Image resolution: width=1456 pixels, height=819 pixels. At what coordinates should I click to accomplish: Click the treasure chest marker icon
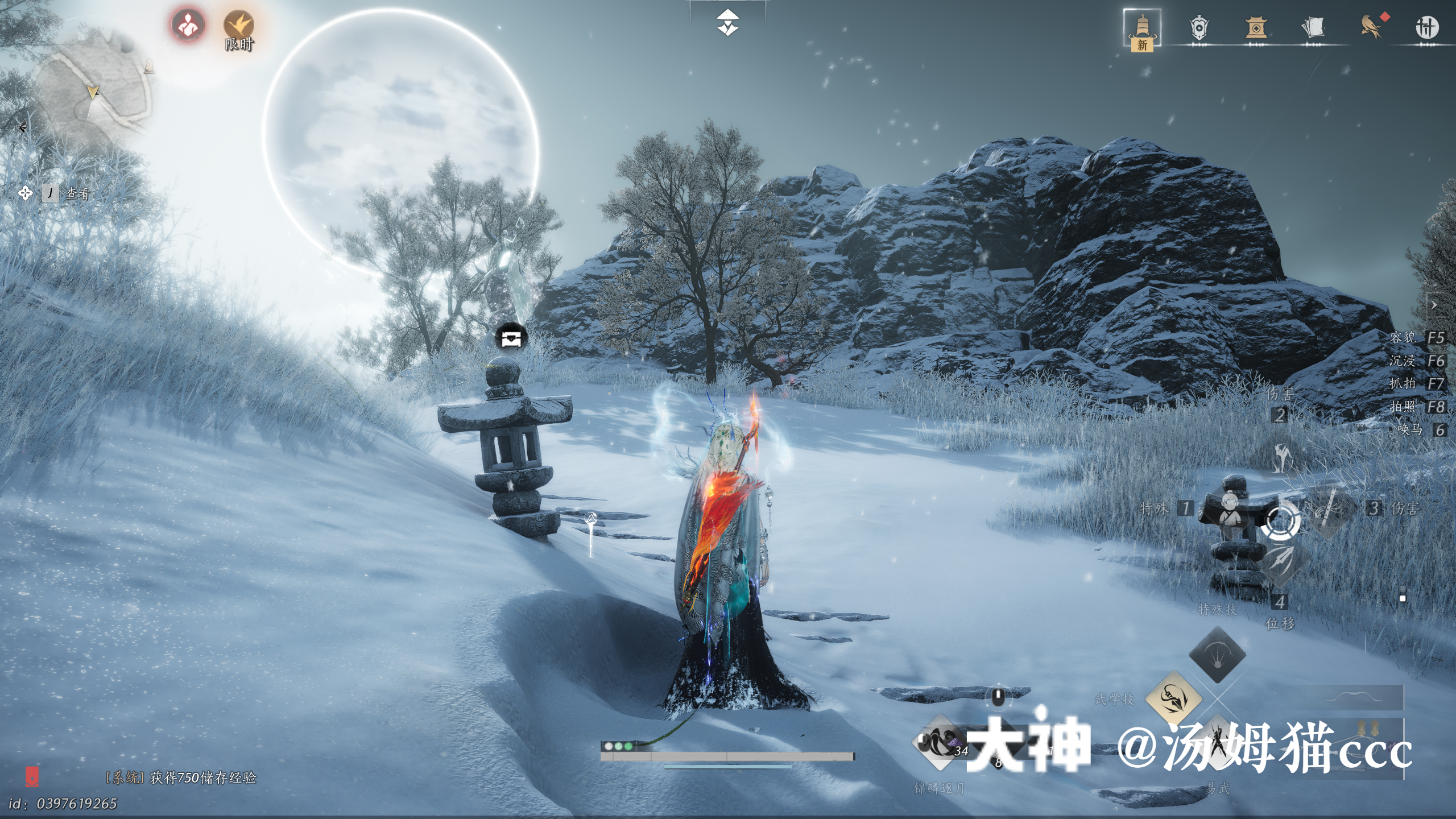coord(511,338)
